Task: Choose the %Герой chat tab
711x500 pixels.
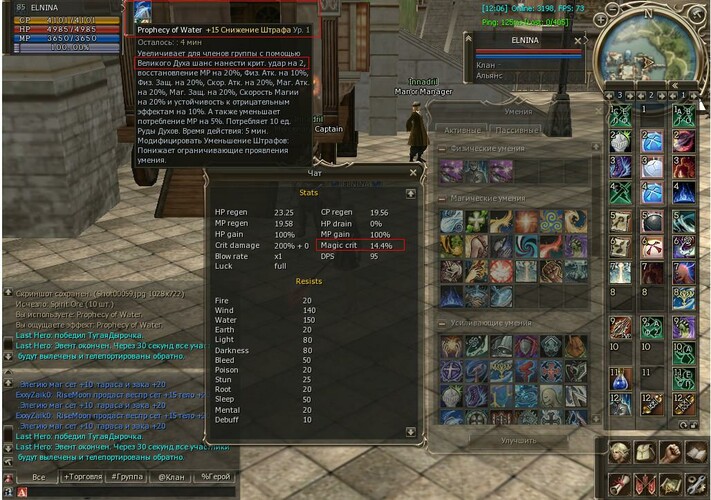Action: [x=215, y=478]
